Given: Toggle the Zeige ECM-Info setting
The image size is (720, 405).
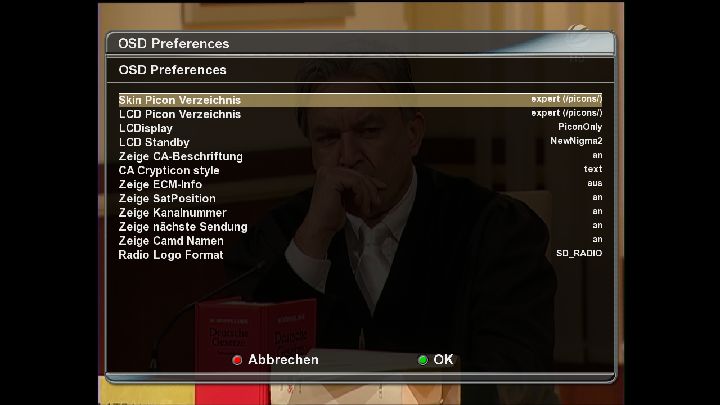Looking at the screenshot, I should click(x=360, y=184).
